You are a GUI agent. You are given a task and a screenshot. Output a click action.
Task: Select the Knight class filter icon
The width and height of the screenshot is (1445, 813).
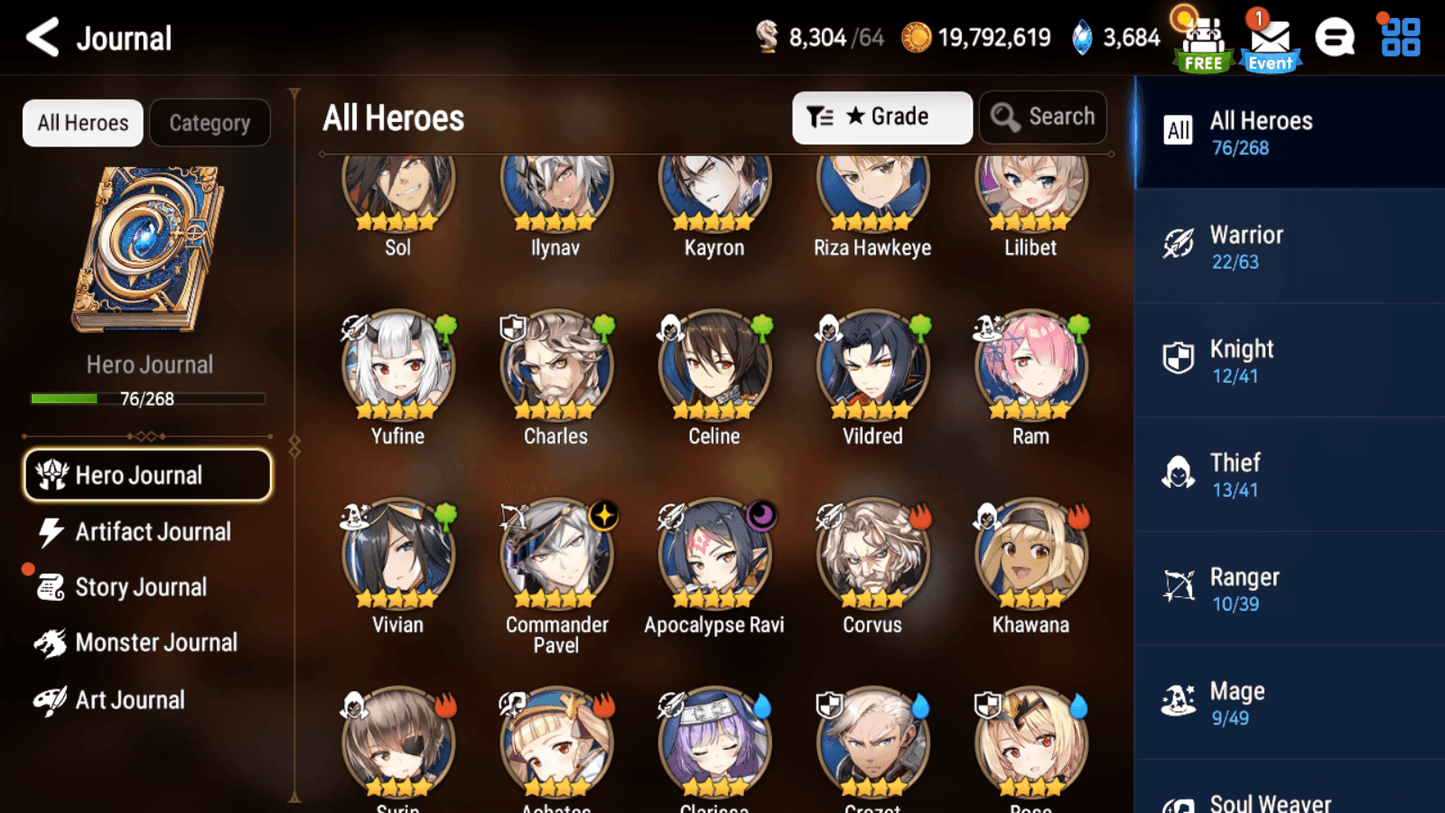tap(1180, 358)
